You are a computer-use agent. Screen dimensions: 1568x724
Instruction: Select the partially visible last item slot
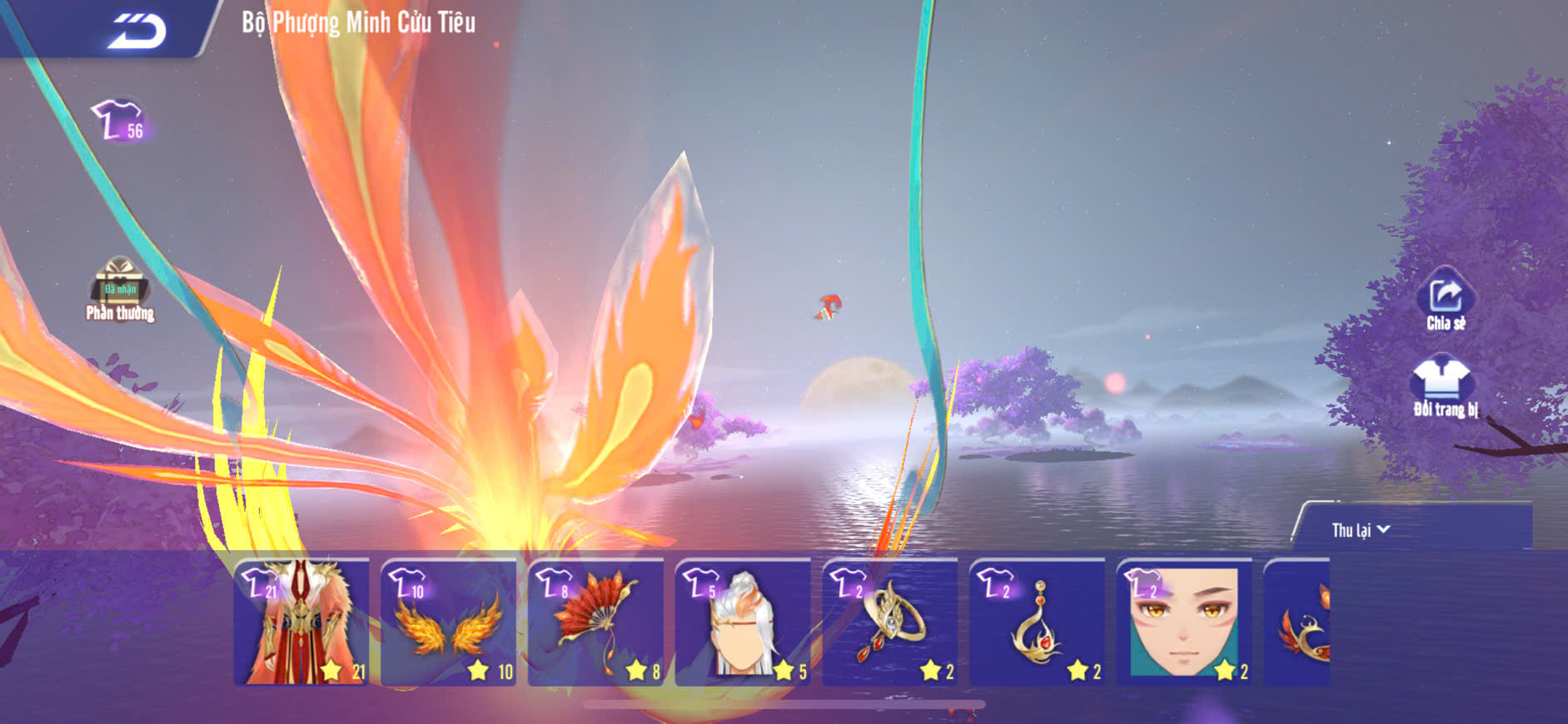coord(1297,622)
